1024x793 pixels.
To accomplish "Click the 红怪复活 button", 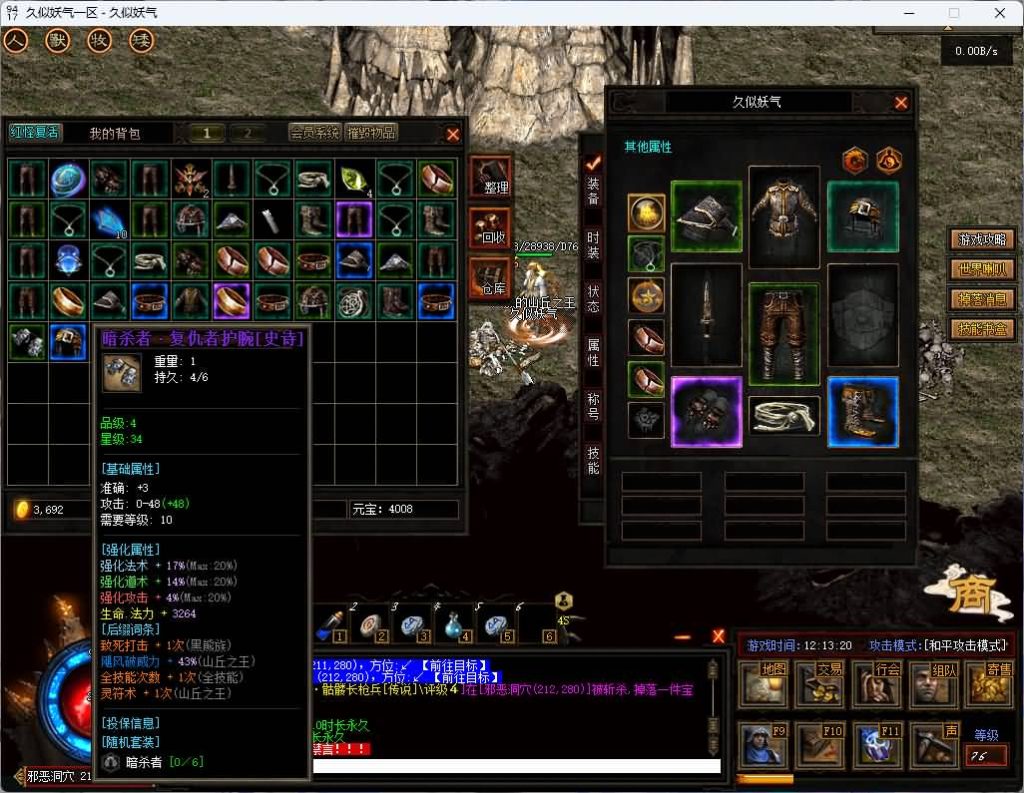I will pos(35,133).
